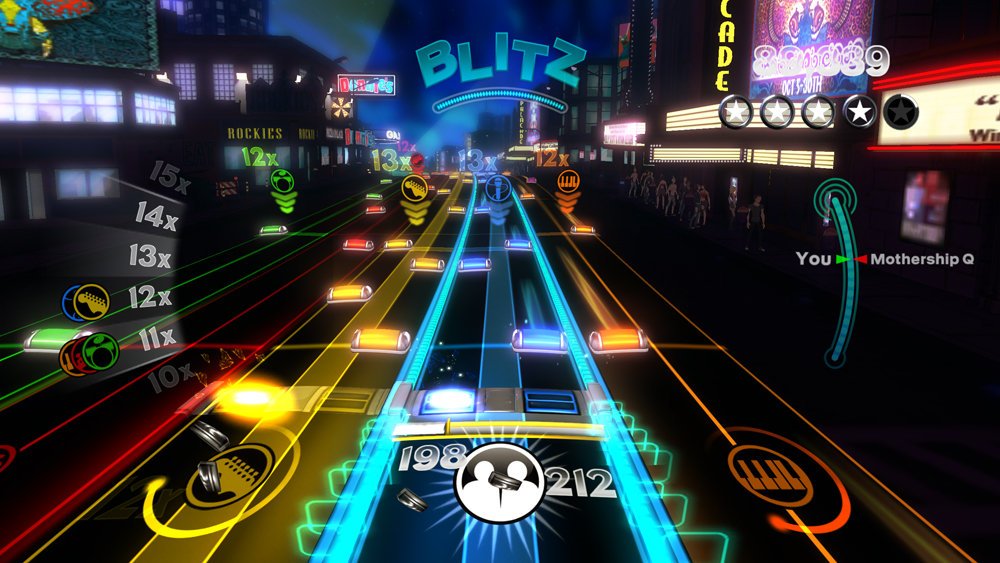Select the green drums track icon
Screen dimensions: 1000x563
(x=283, y=181)
